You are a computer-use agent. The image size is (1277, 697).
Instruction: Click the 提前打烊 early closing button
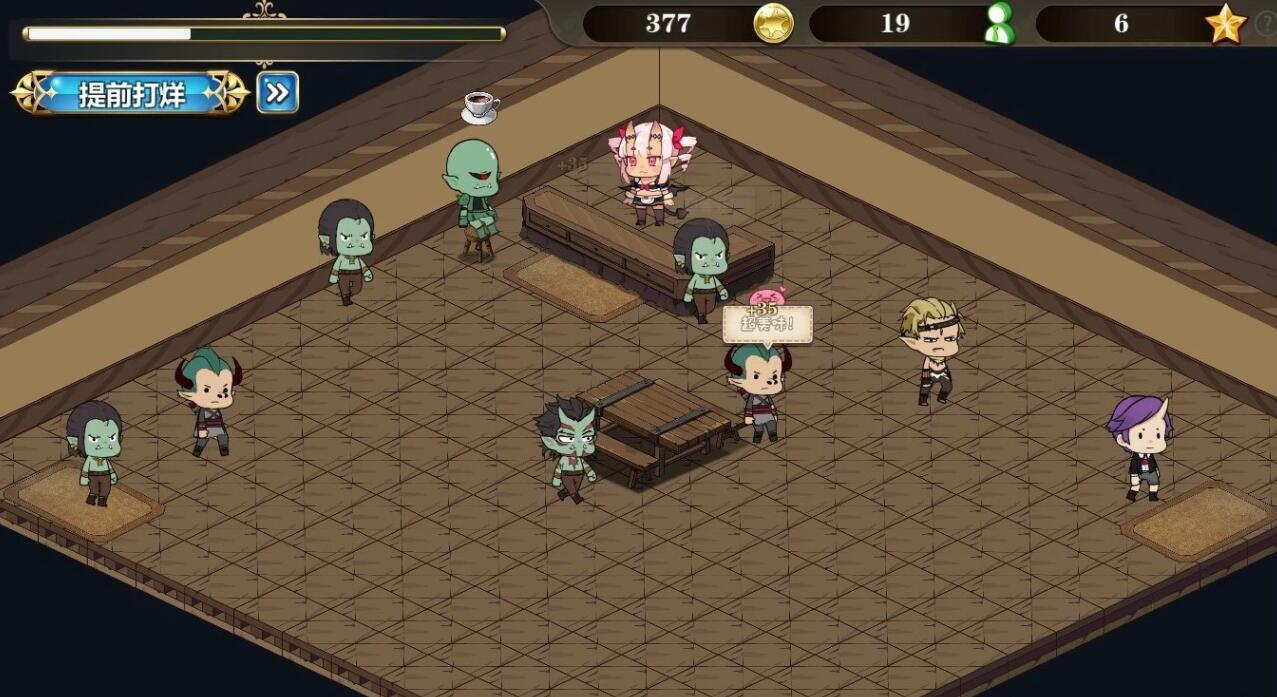[131, 94]
